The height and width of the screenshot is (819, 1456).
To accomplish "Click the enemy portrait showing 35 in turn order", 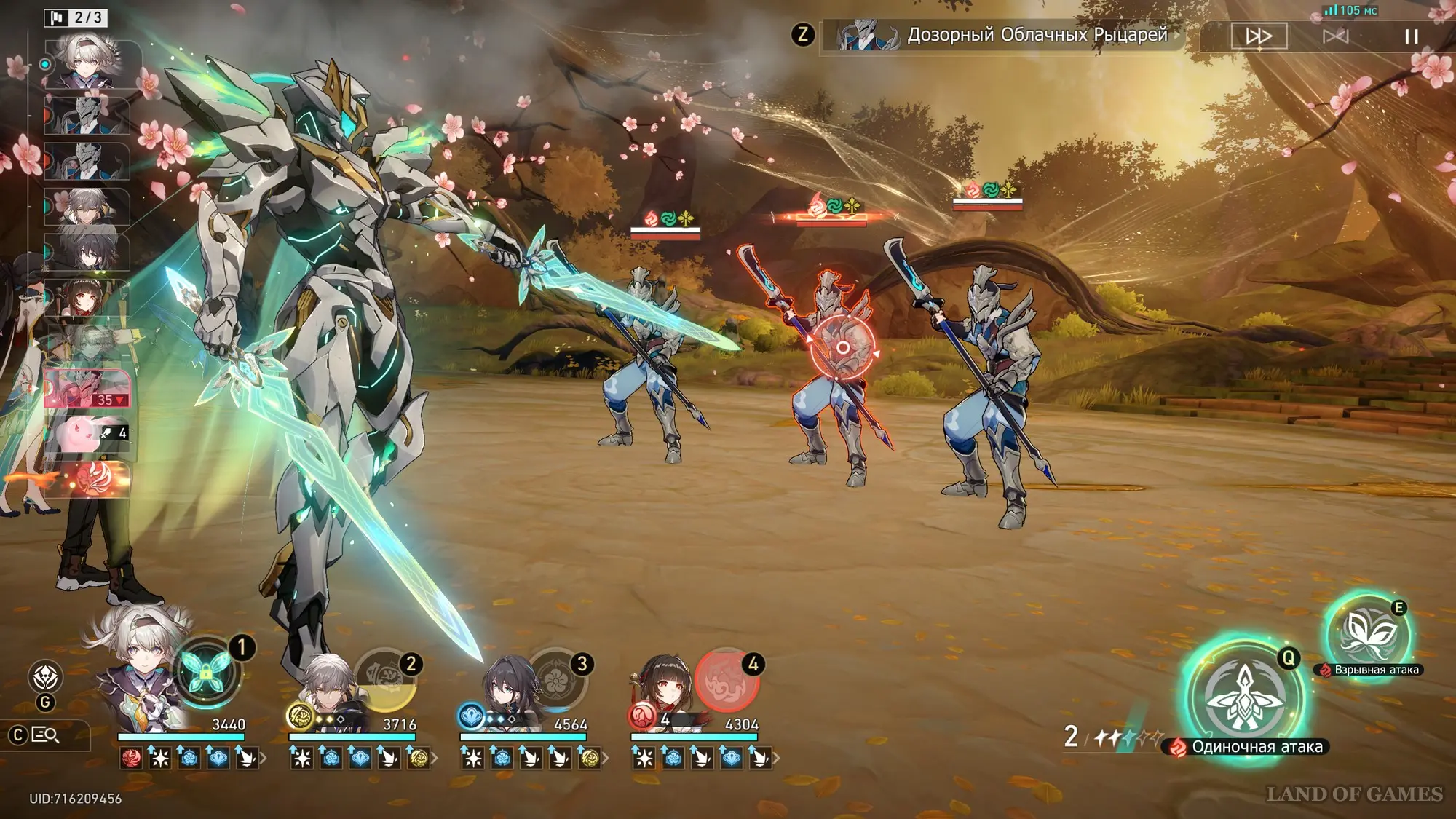I will (x=87, y=388).
